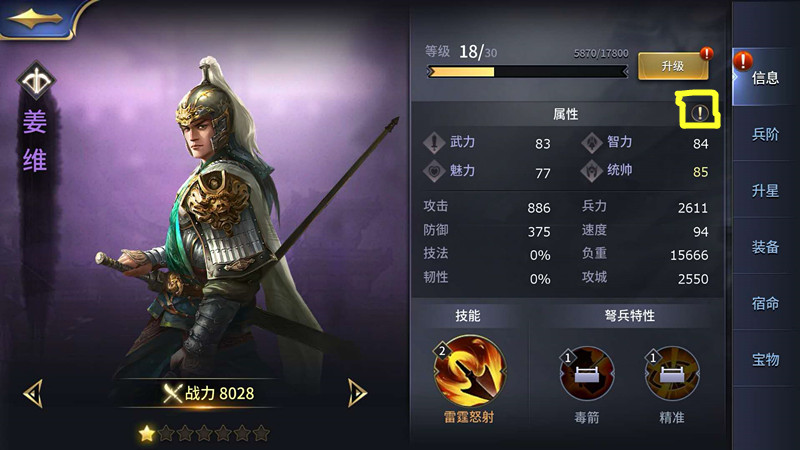This screenshot has height=450, width=800.
Task: Open the attribute info exclamation icon
Action: 699,113
